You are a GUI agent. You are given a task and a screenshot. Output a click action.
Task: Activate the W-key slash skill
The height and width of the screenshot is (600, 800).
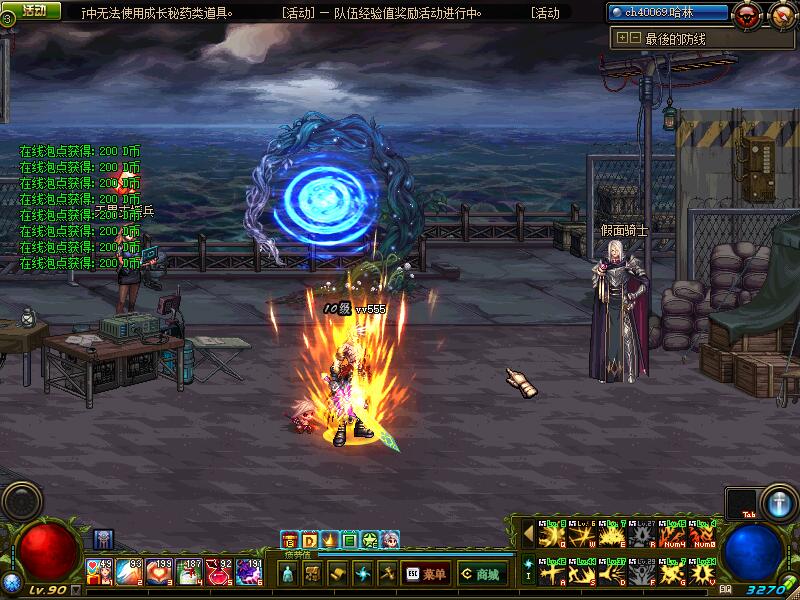click(x=581, y=536)
